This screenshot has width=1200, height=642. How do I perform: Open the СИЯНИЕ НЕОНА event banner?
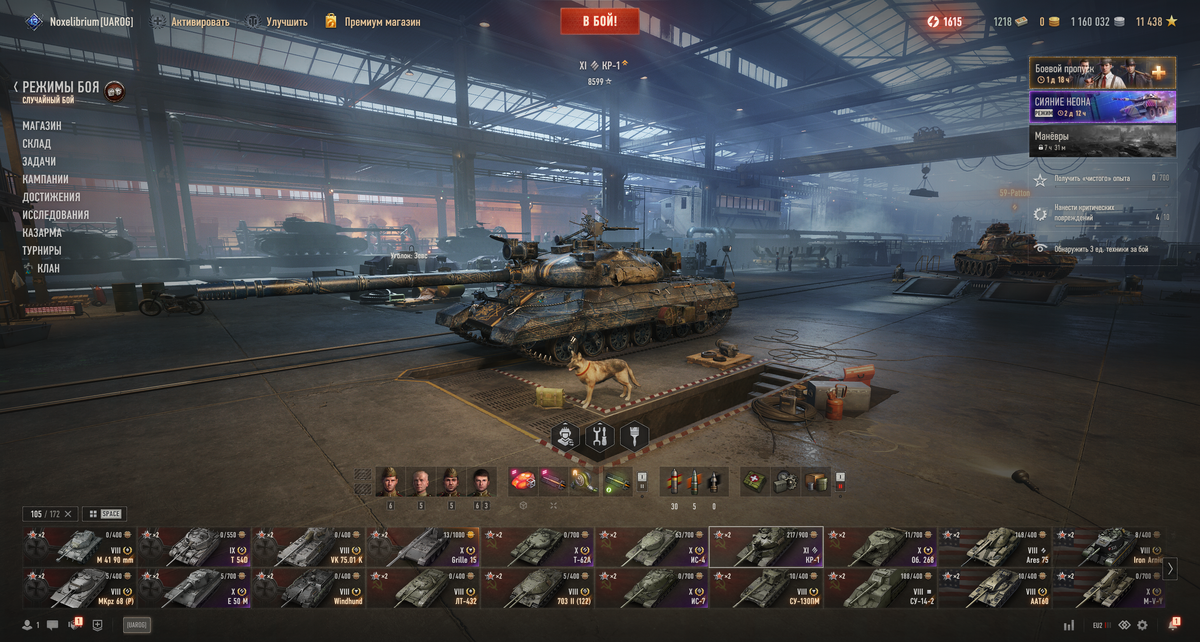(1102, 107)
